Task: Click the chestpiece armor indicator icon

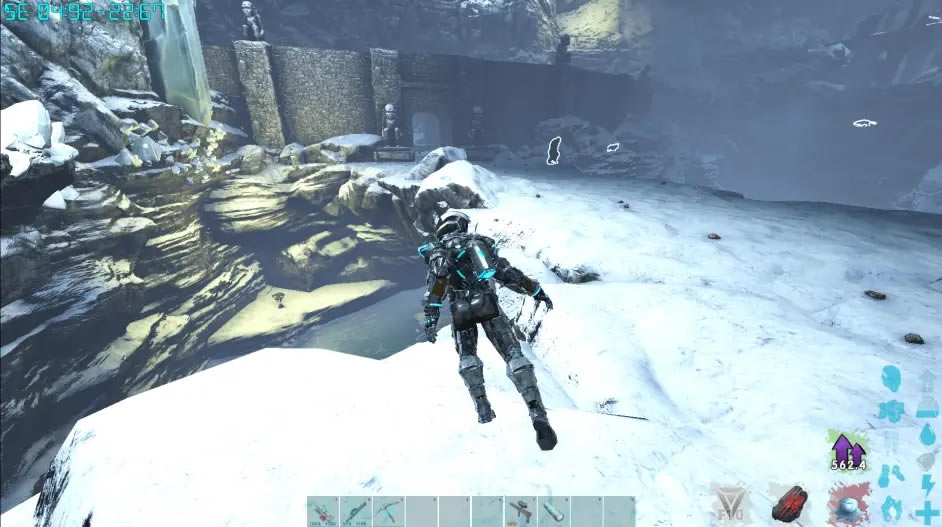Action: pyautogui.click(x=891, y=411)
